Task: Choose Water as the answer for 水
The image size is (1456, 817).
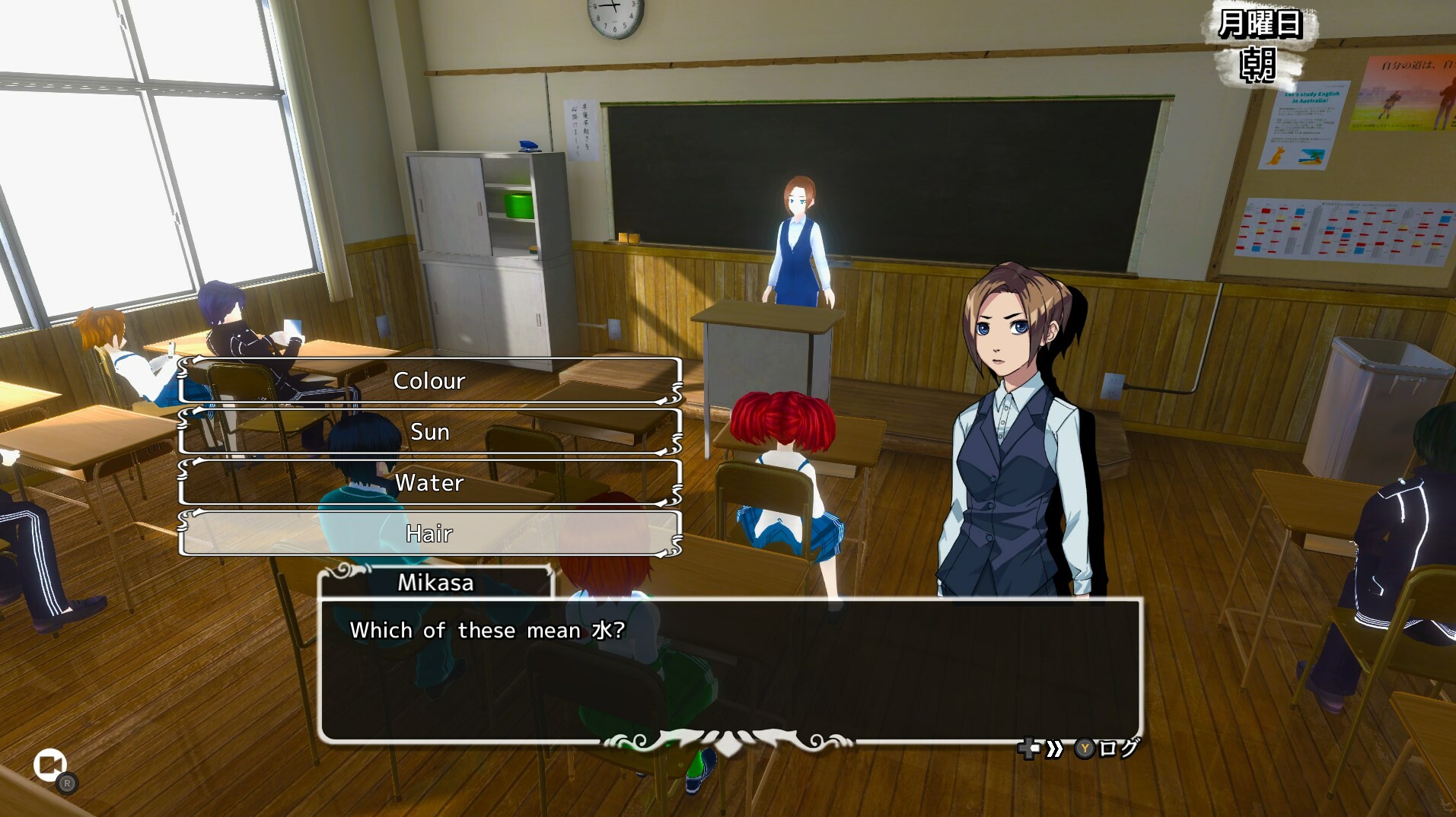Action: click(430, 482)
